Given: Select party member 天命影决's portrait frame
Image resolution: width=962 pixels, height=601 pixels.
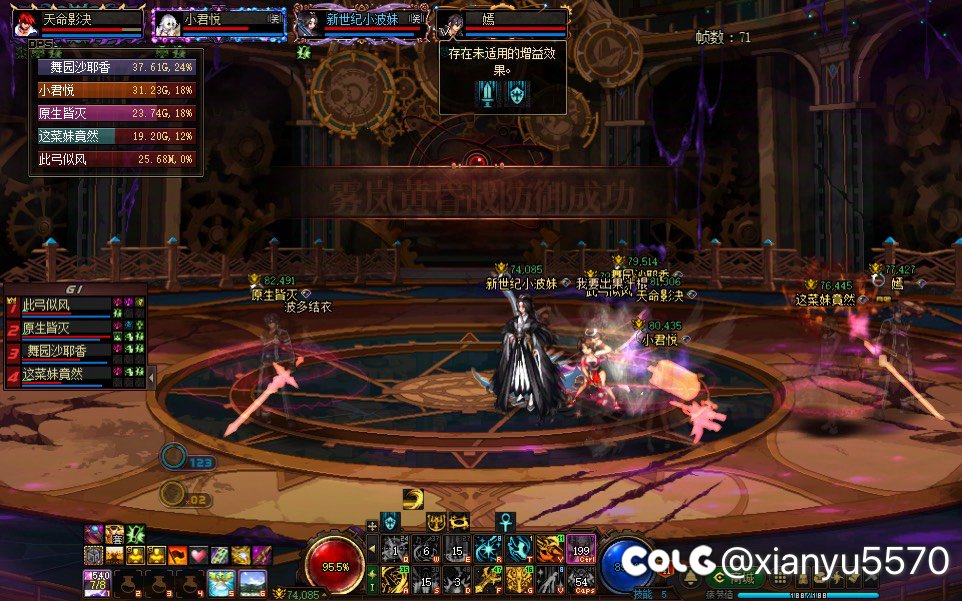Looking at the screenshot, I should (77, 24).
